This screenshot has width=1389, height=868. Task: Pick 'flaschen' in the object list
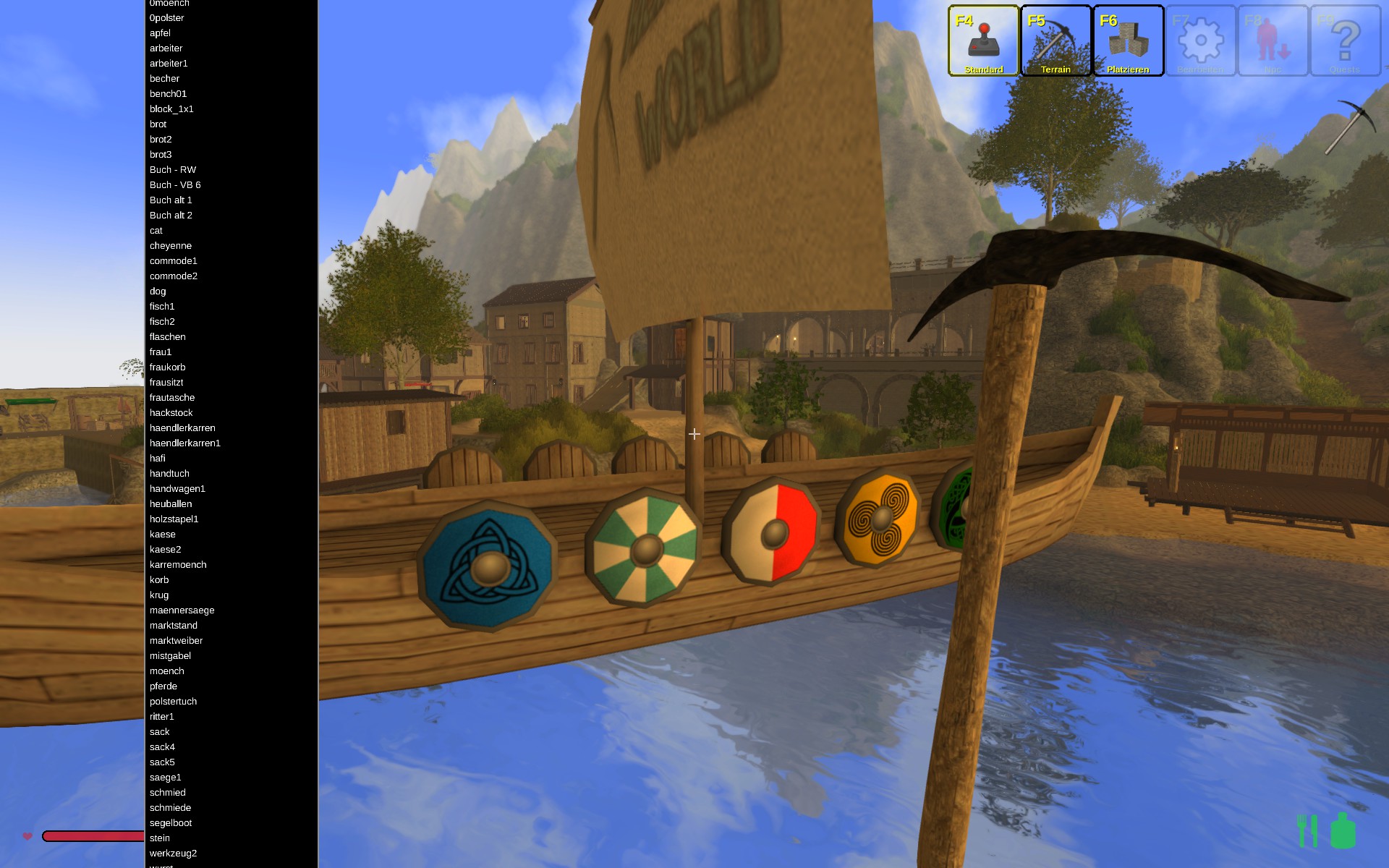click(168, 337)
